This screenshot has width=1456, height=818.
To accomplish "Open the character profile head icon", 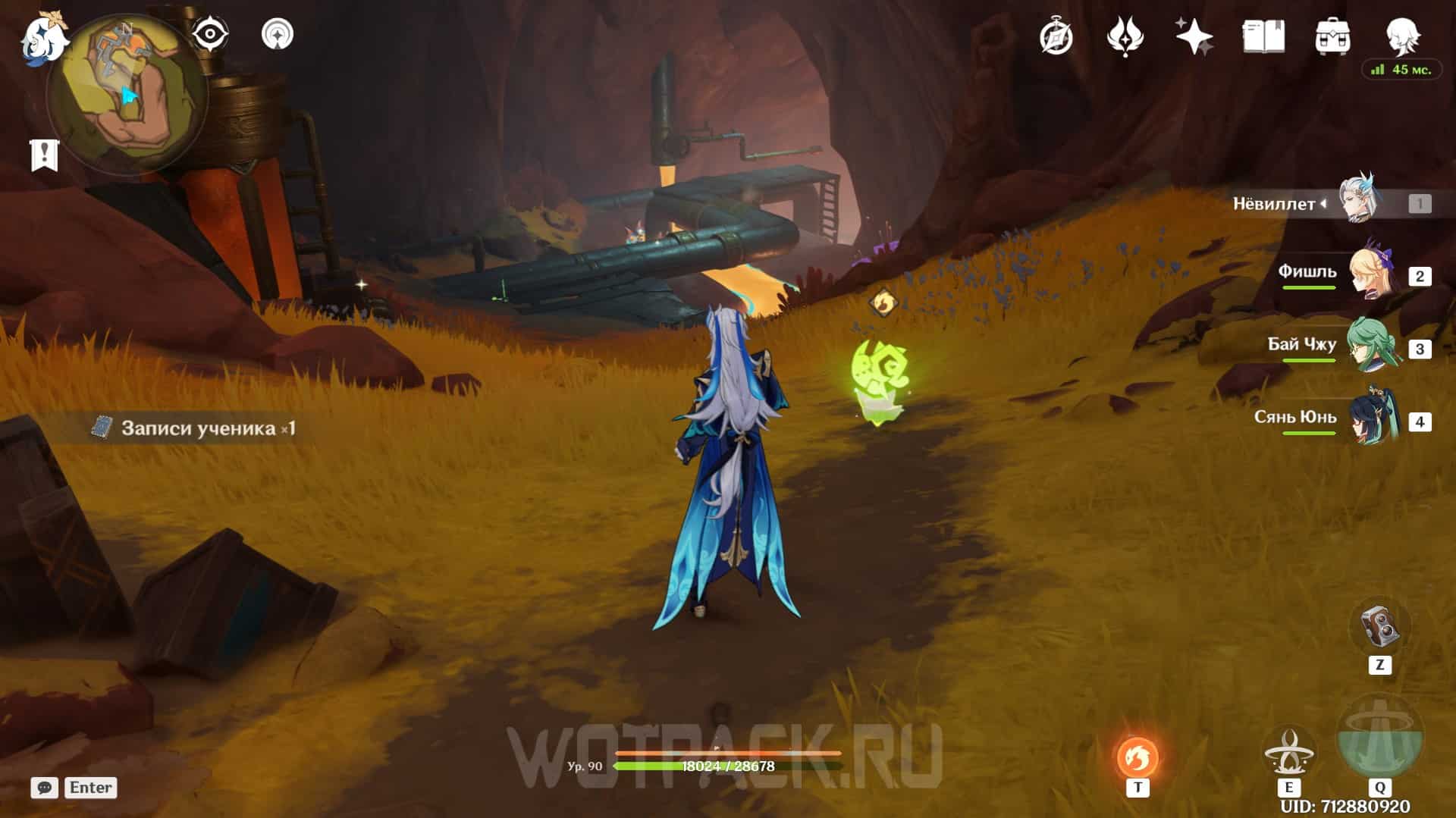I will 1401,34.
